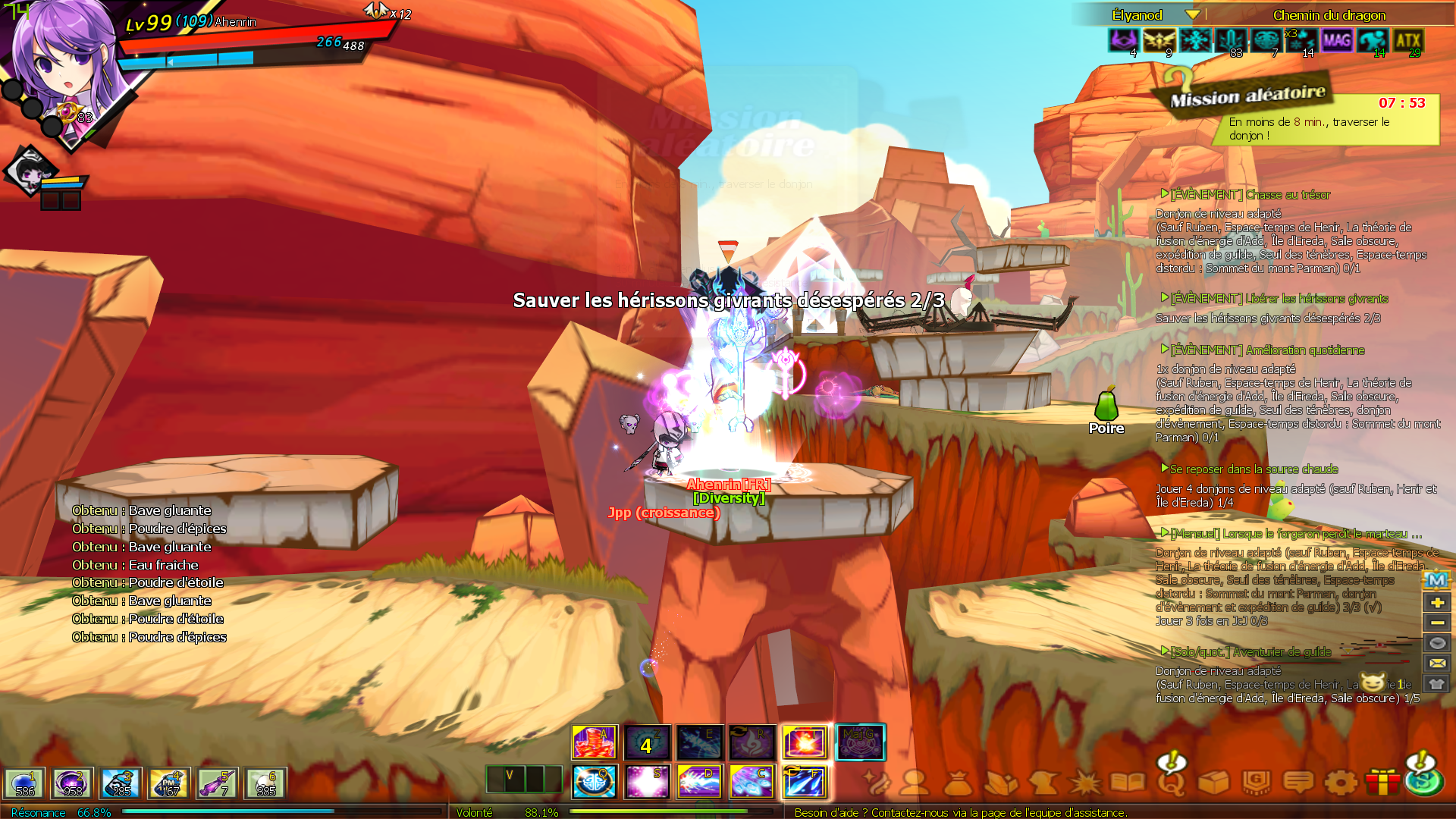Open the open-book menu icon
This screenshot has width=1456, height=819.
click(x=1128, y=782)
